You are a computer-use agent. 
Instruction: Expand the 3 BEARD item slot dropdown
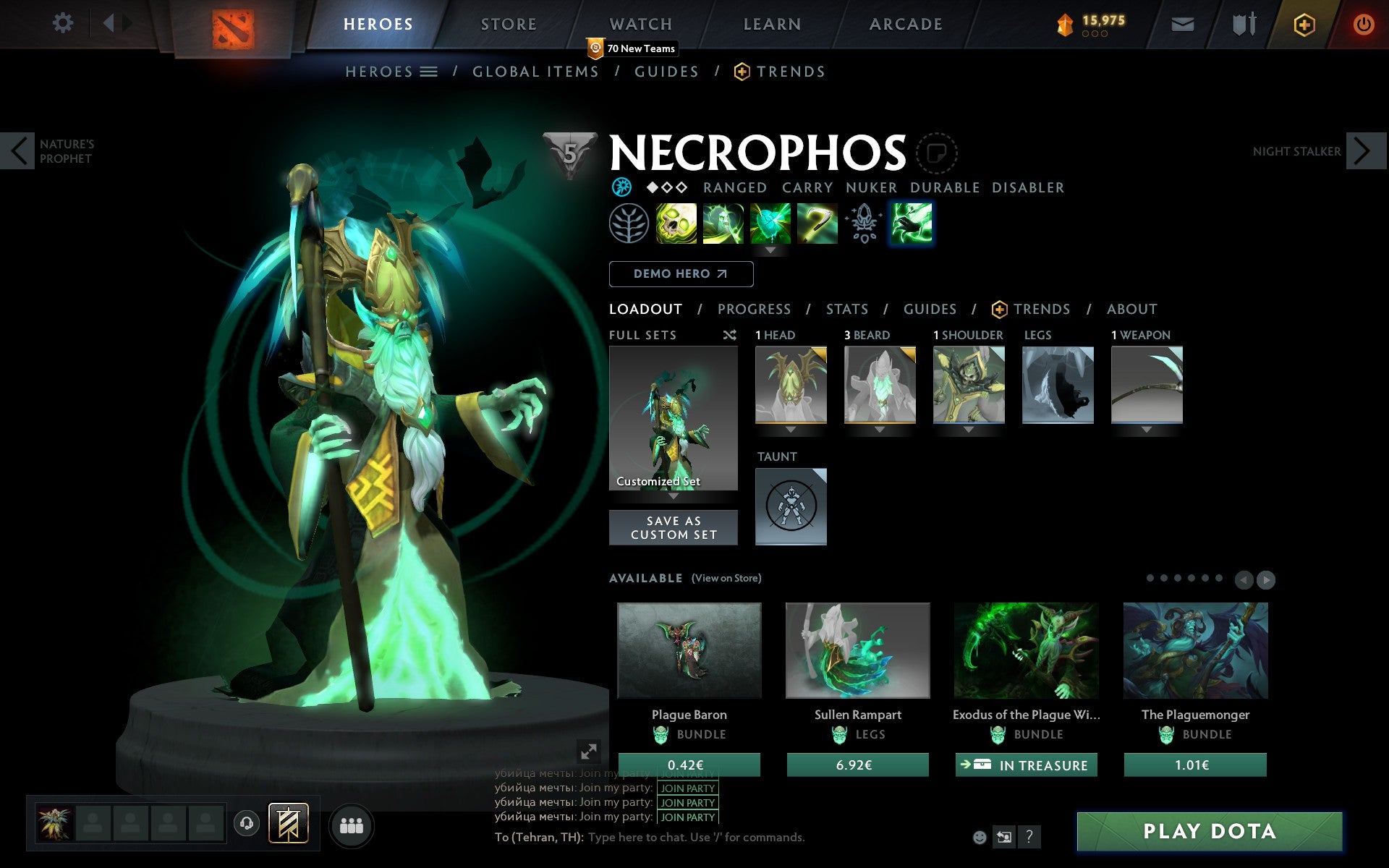[880, 428]
